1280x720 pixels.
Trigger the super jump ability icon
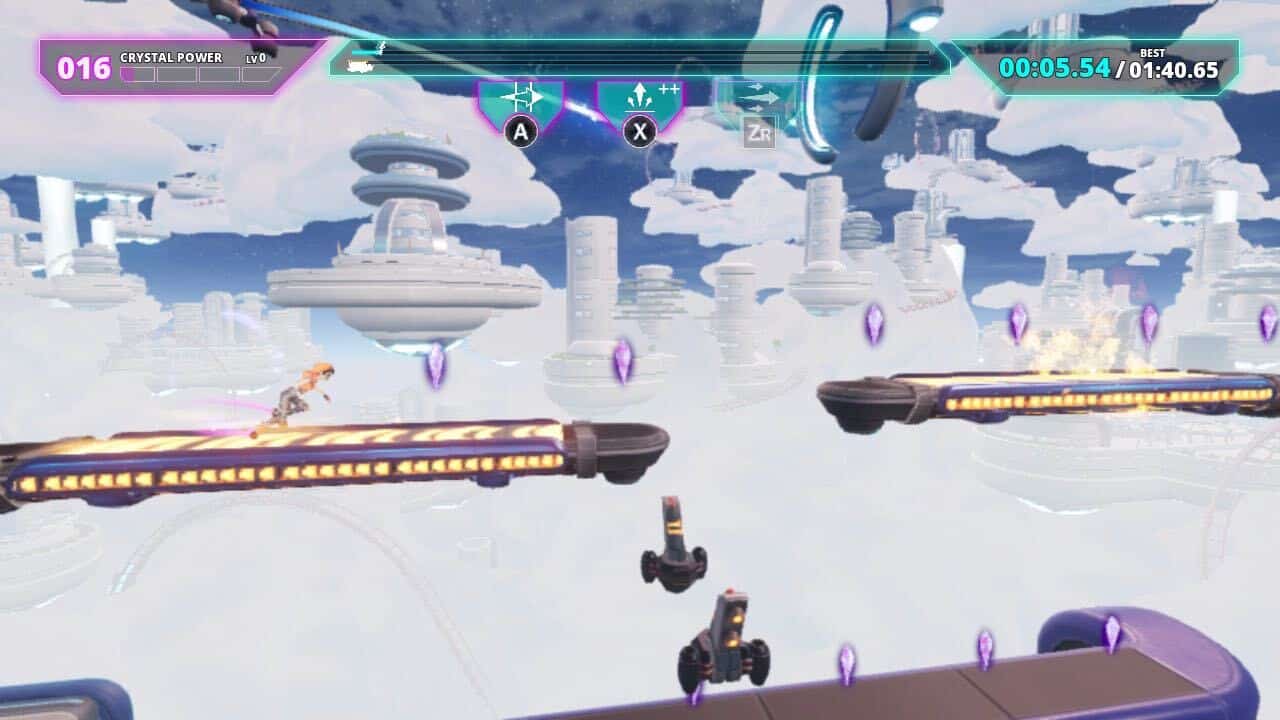tap(640, 100)
